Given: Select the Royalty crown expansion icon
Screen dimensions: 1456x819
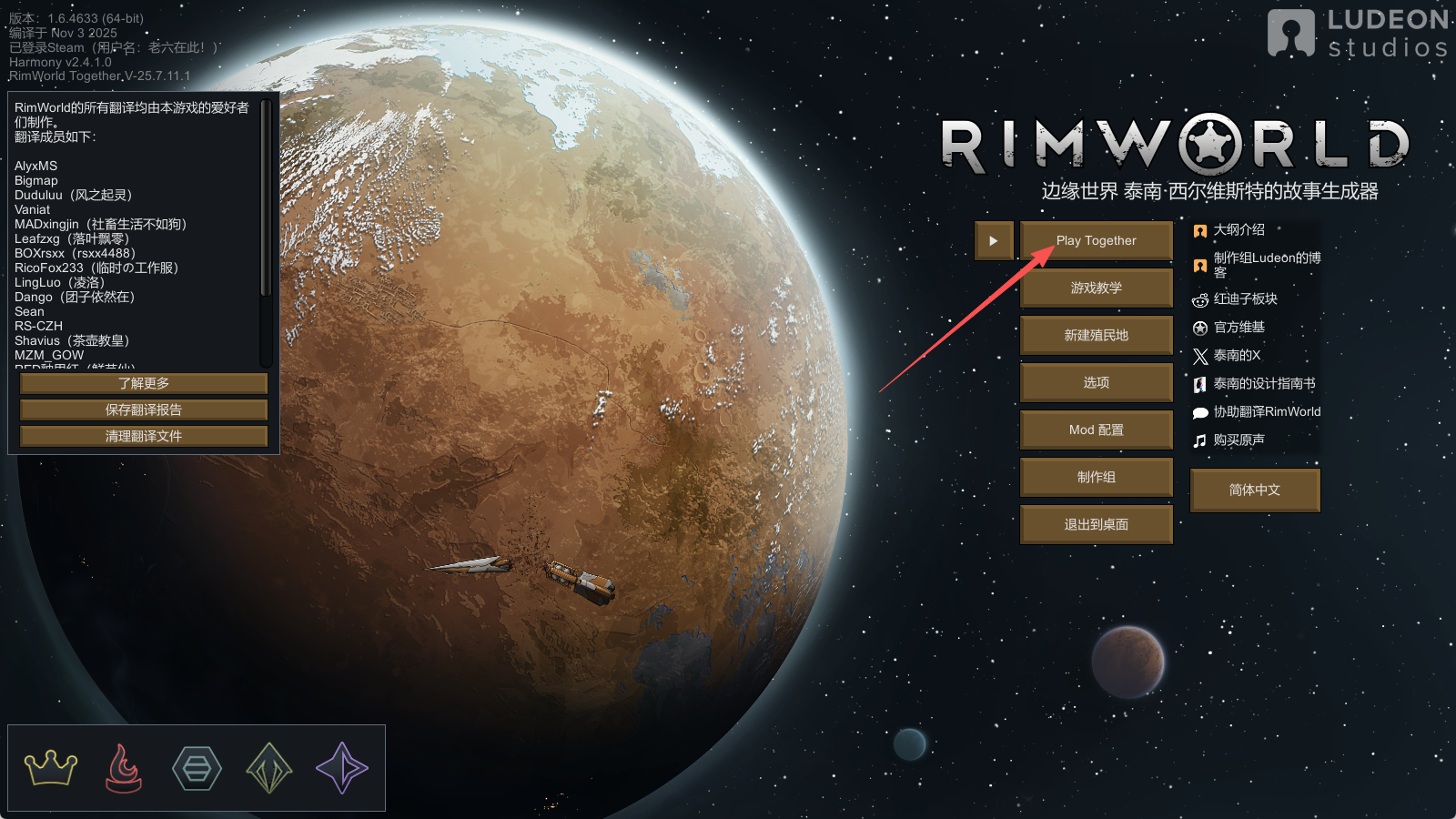Looking at the screenshot, I should (51, 768).
